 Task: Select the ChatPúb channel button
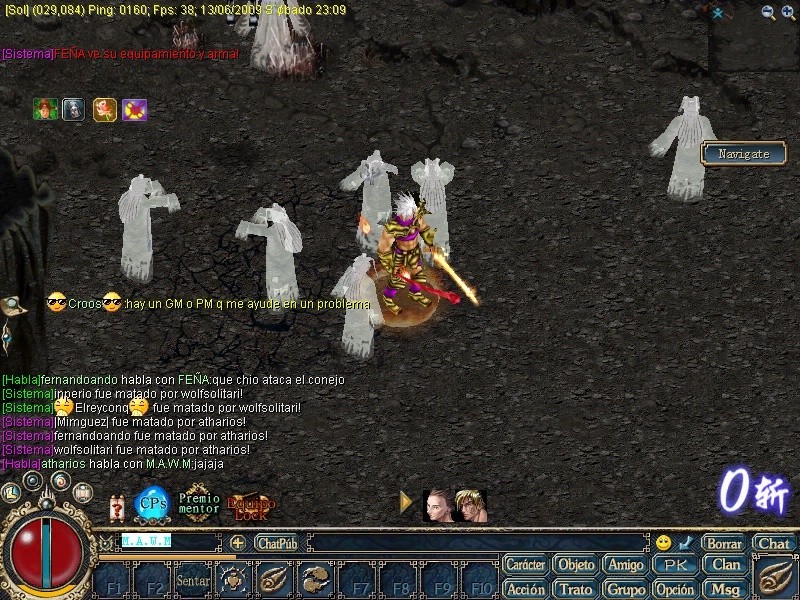point(277,543)
